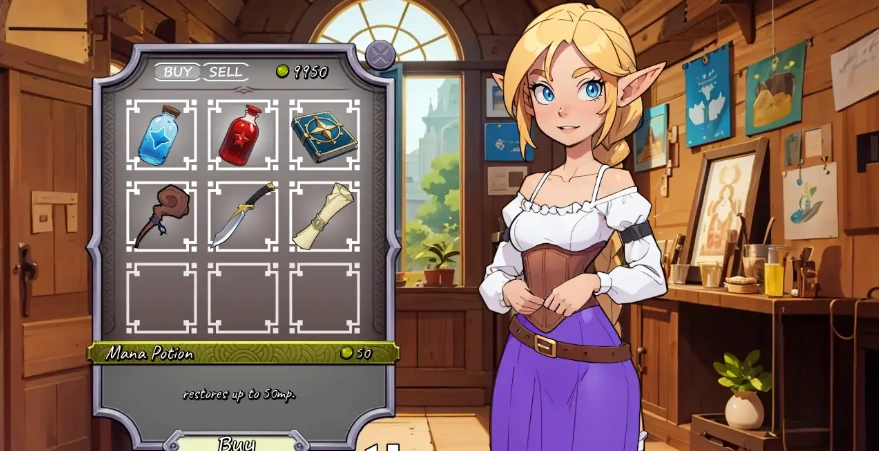Switch to the BUY tab

point(178,72)
